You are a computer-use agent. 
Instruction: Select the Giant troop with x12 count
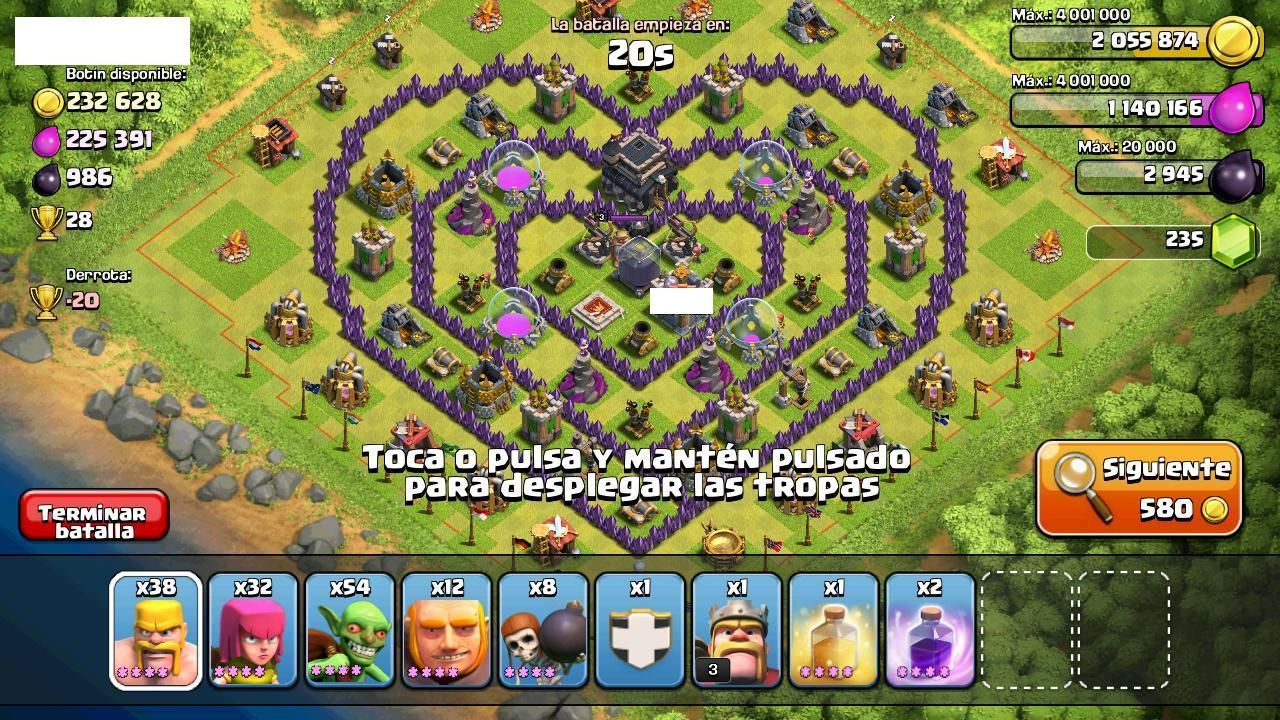point(444,628)
